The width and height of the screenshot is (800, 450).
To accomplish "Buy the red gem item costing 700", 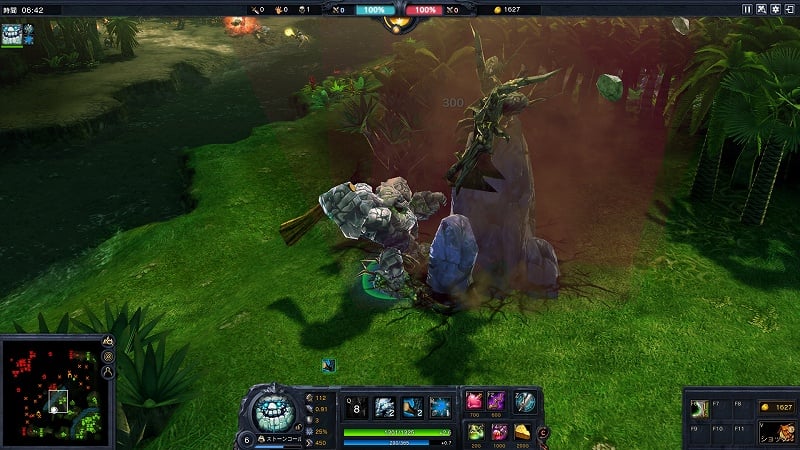I will (475, 402).
